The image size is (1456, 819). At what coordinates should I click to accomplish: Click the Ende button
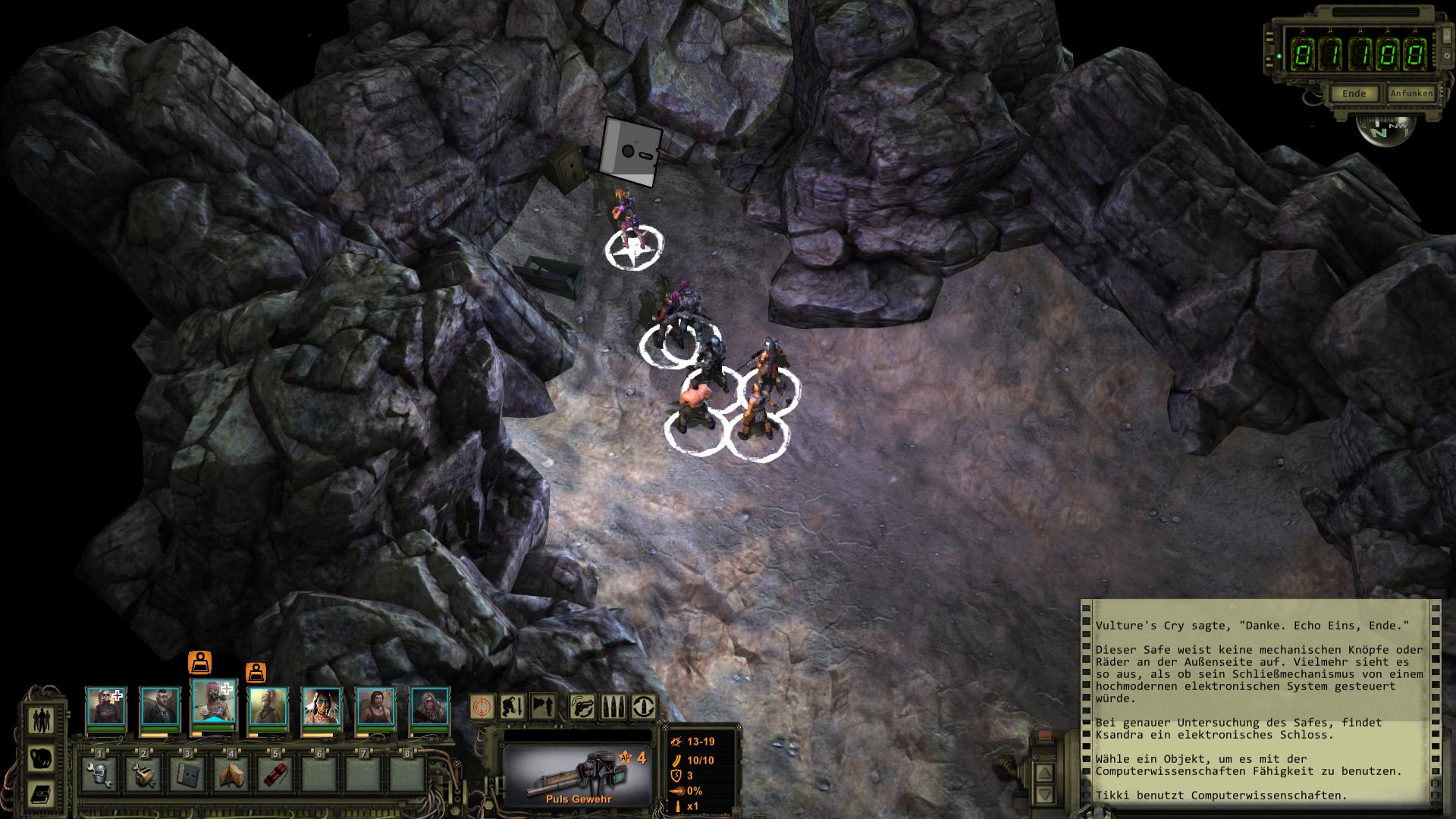pos(1354,93)
